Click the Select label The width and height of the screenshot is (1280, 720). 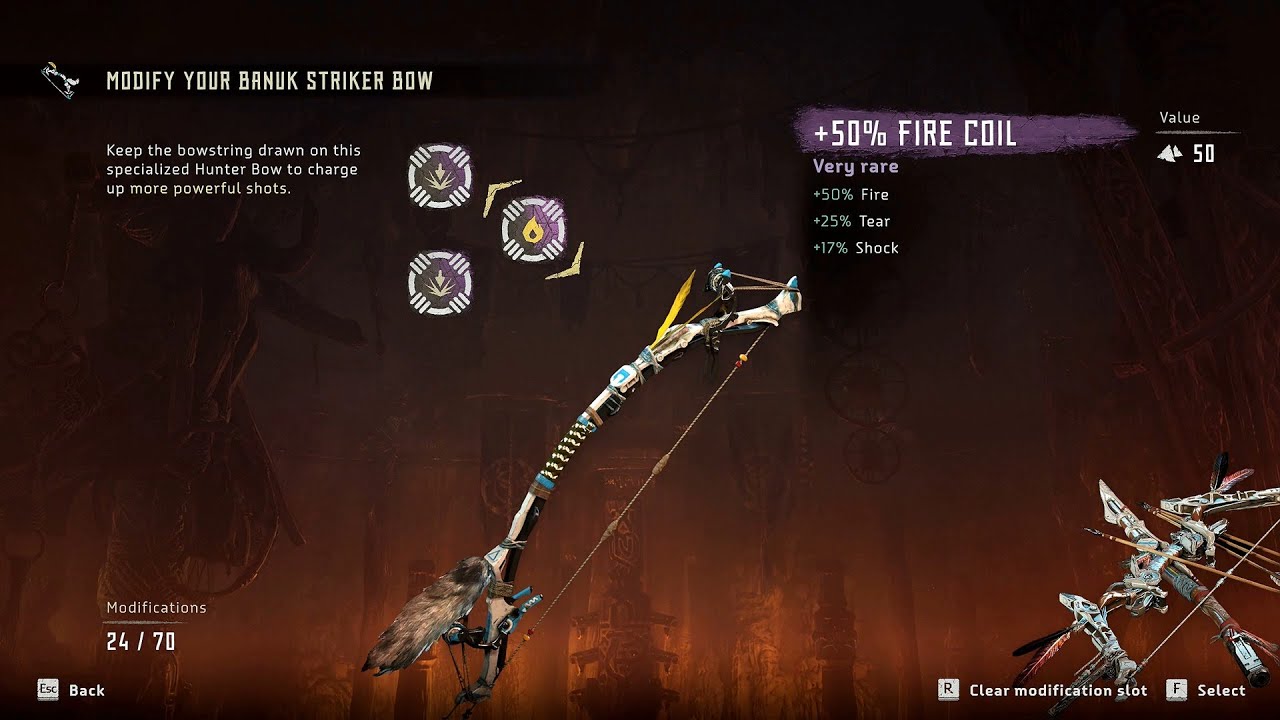point(1221,690)
